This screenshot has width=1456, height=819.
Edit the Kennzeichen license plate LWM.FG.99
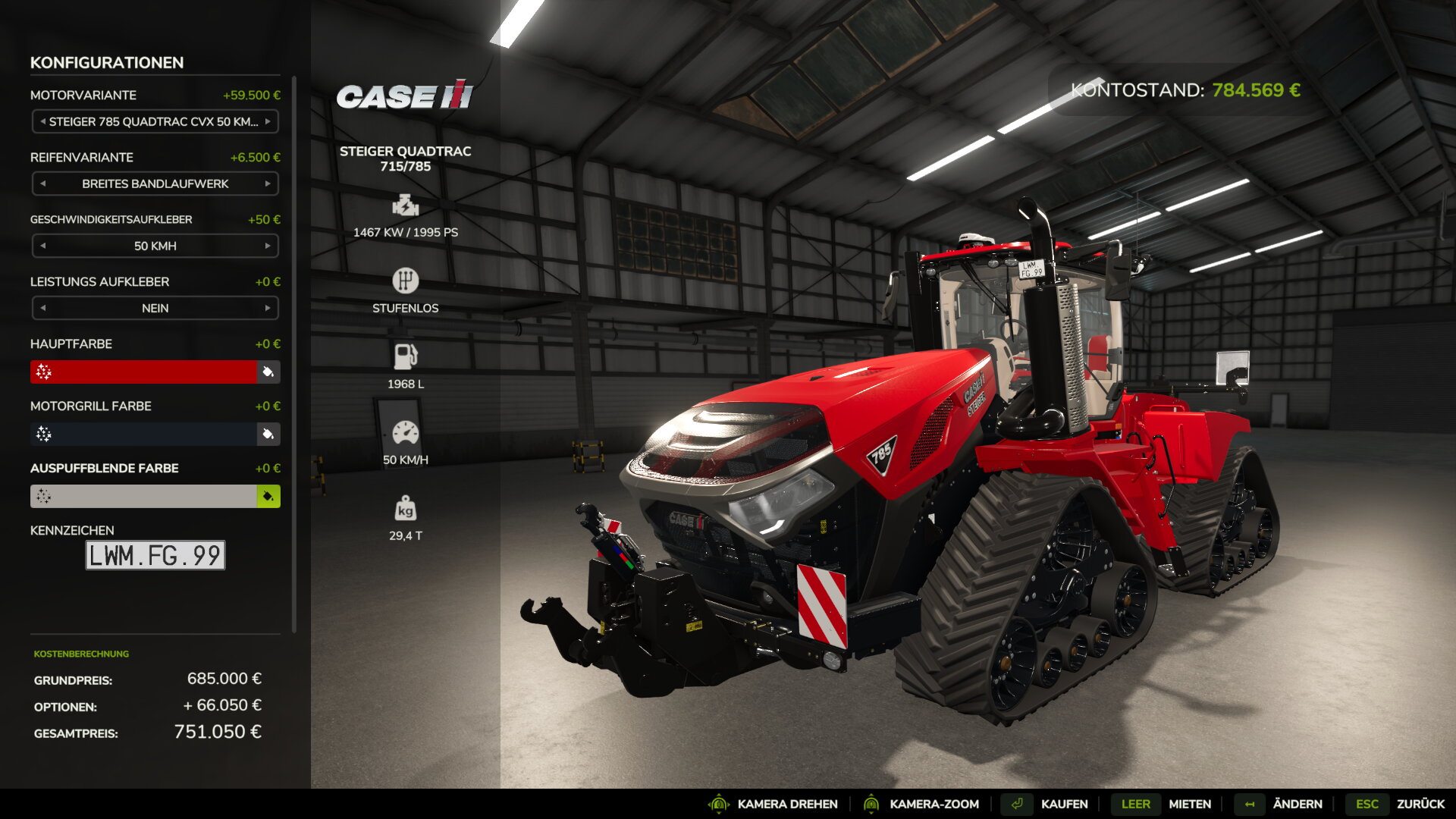coord(155,555)
